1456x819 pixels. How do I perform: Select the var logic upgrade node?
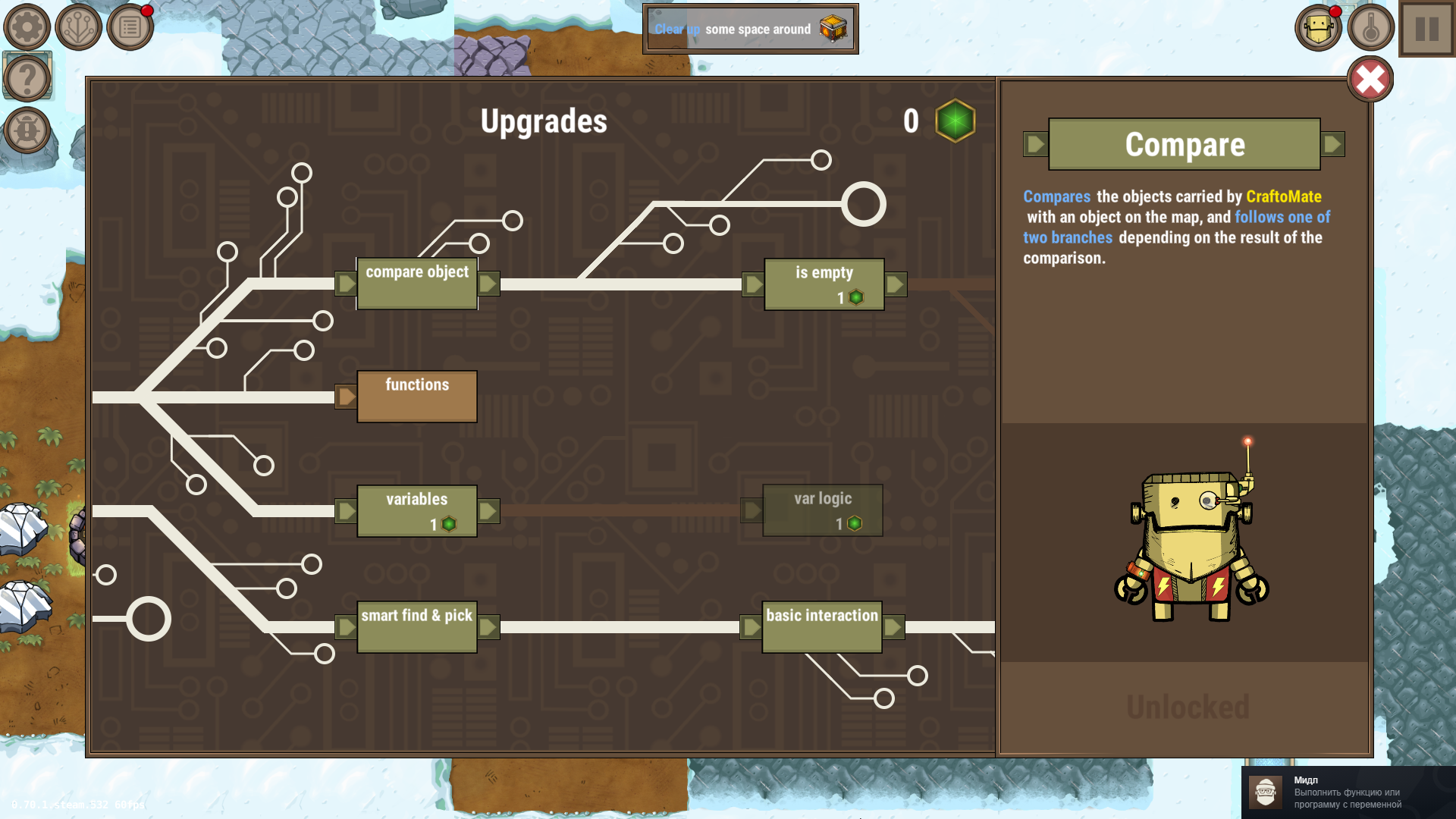tap(822, 509)
